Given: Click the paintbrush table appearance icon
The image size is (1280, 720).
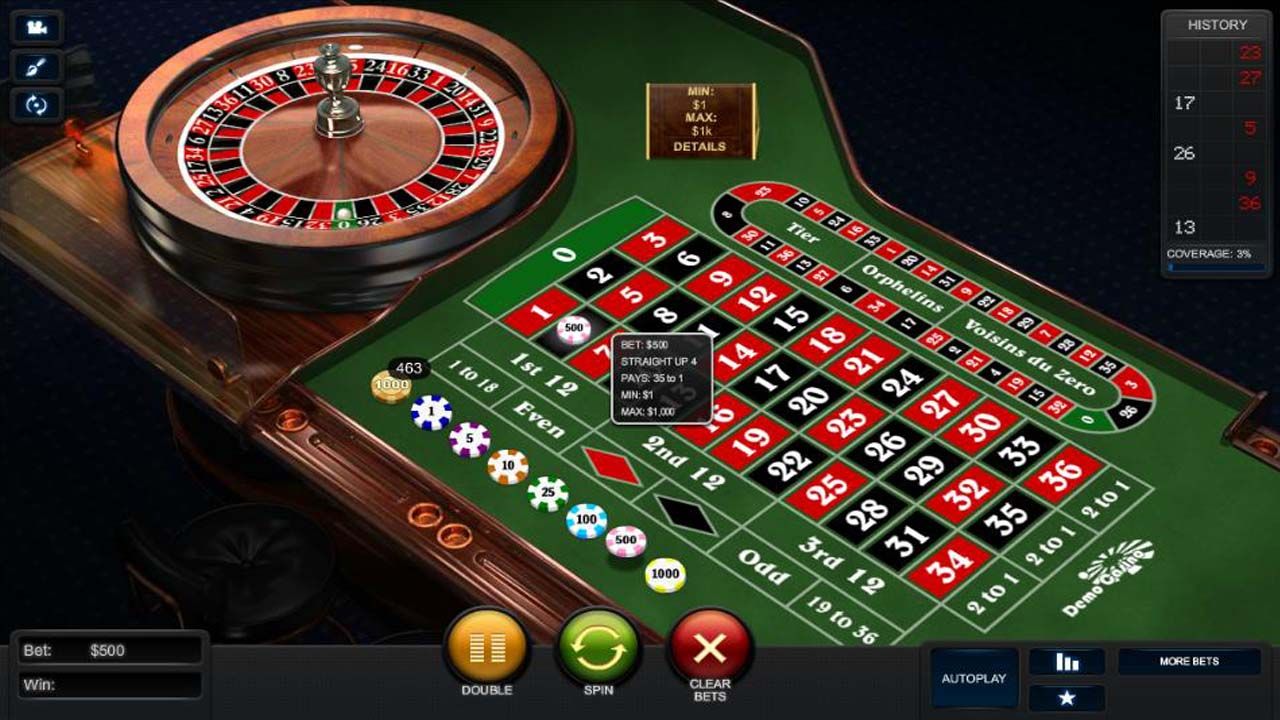Looking at the screenshot, I should 38,66.
